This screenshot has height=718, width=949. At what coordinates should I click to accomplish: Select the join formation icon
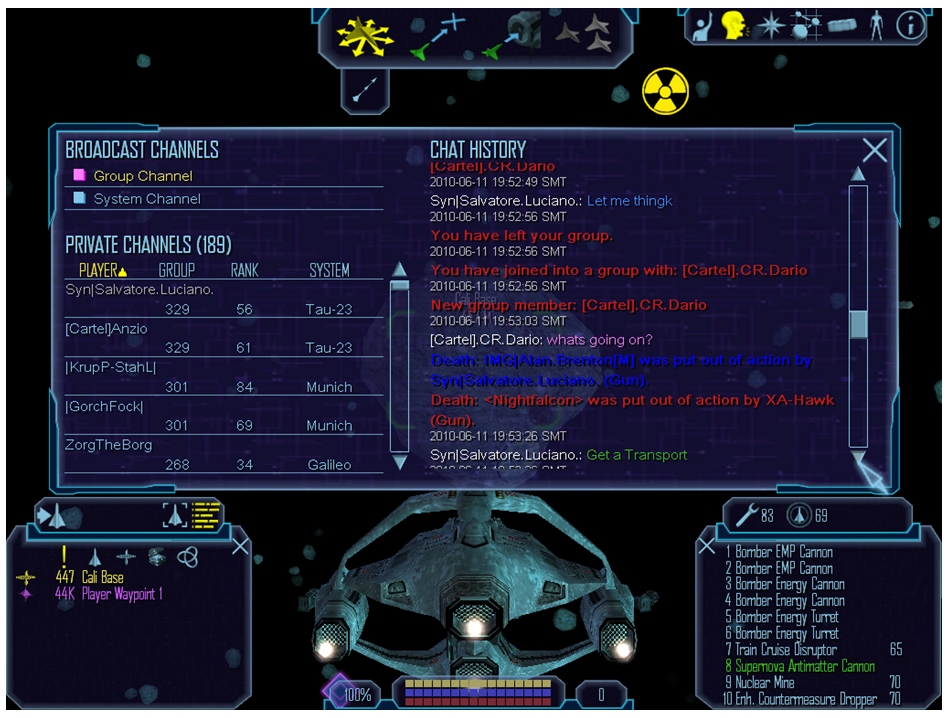click(583, 35)
